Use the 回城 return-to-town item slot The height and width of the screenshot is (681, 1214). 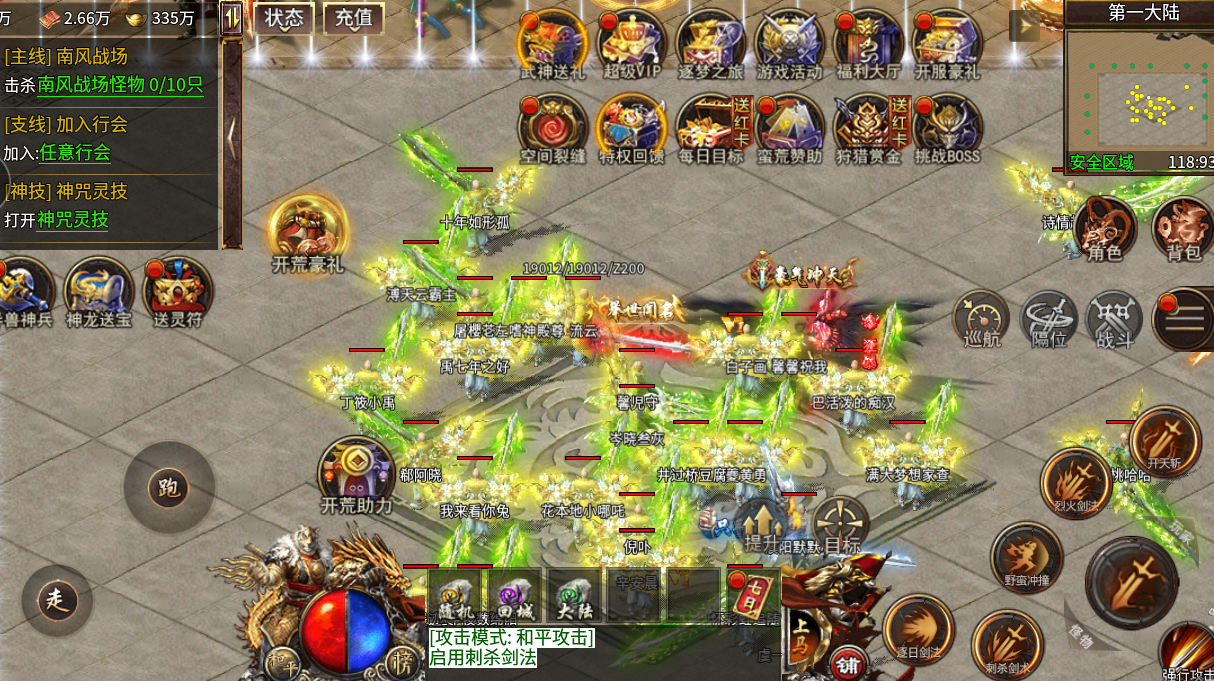tap(515, 595)
